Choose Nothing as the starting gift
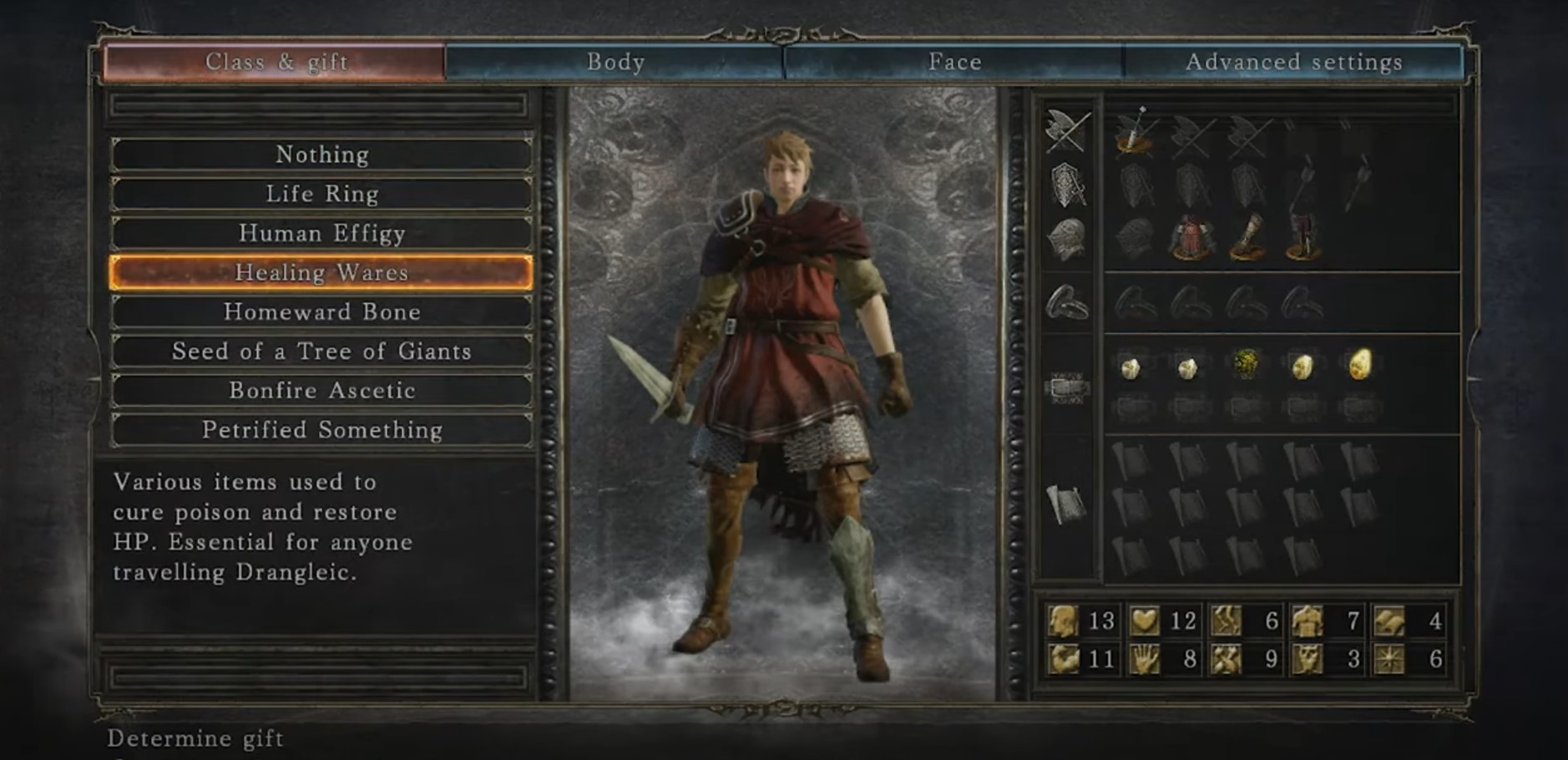The height and width of the screenshot is (760, 1568). 321,155
